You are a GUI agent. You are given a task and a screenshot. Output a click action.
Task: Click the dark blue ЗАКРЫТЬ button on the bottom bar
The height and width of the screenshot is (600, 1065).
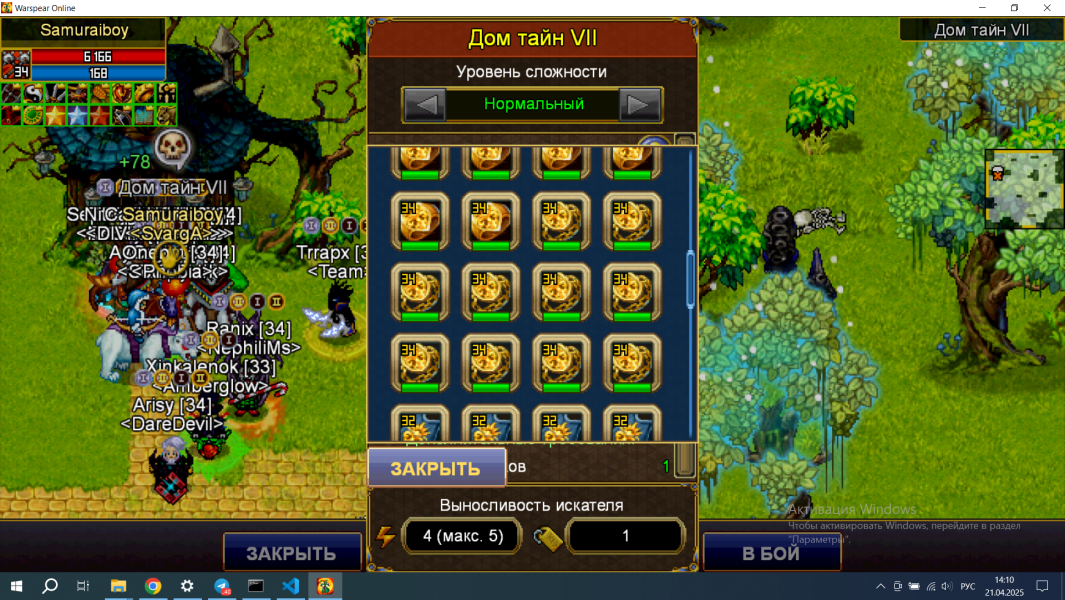[x=291, y=553]
